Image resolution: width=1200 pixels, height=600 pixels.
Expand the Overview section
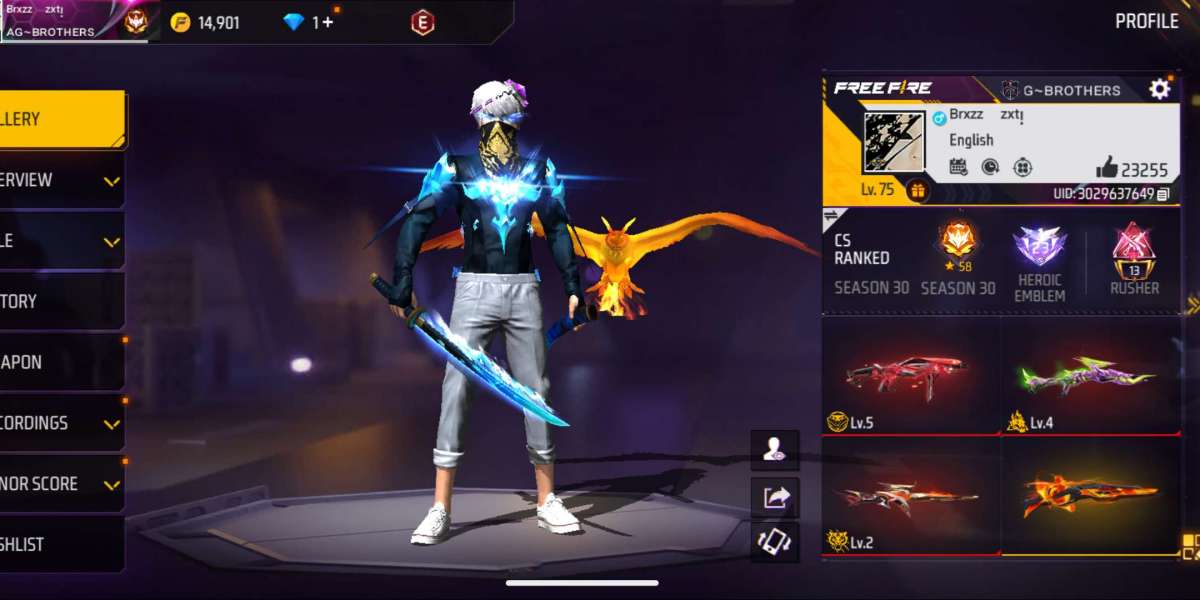point(60,180)
